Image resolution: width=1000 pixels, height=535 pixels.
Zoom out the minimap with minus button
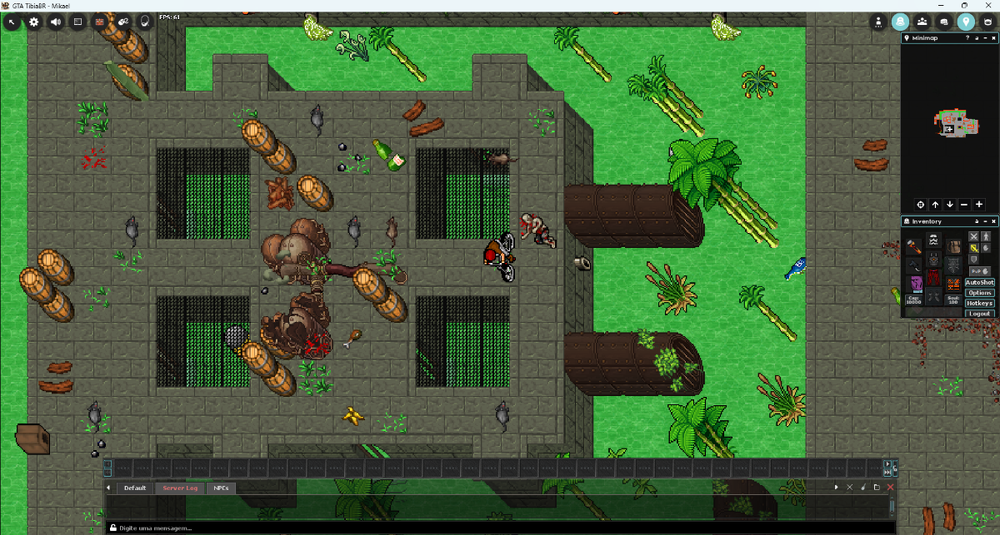point(964,205)
